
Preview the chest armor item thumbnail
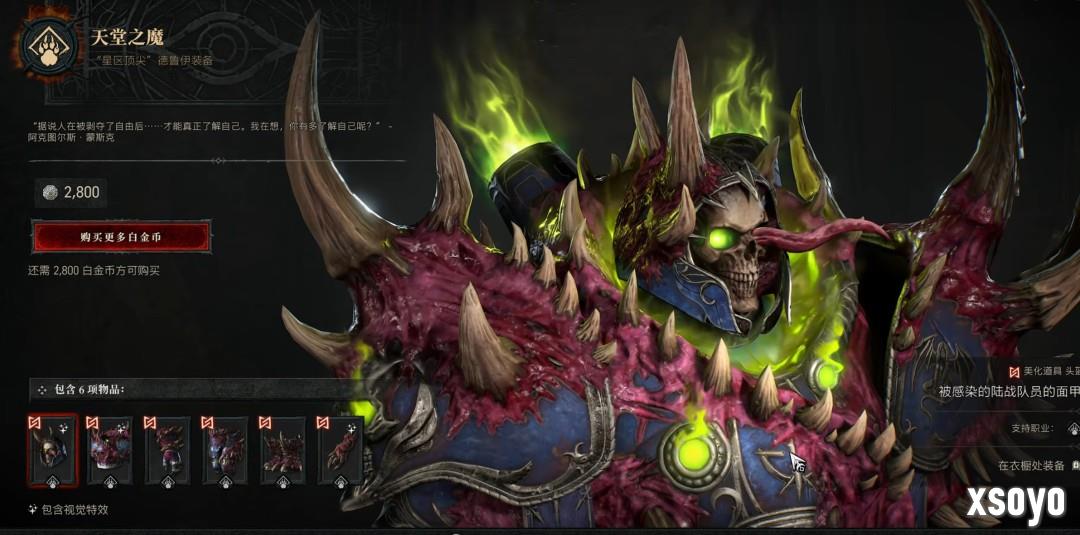pos(110,451)
